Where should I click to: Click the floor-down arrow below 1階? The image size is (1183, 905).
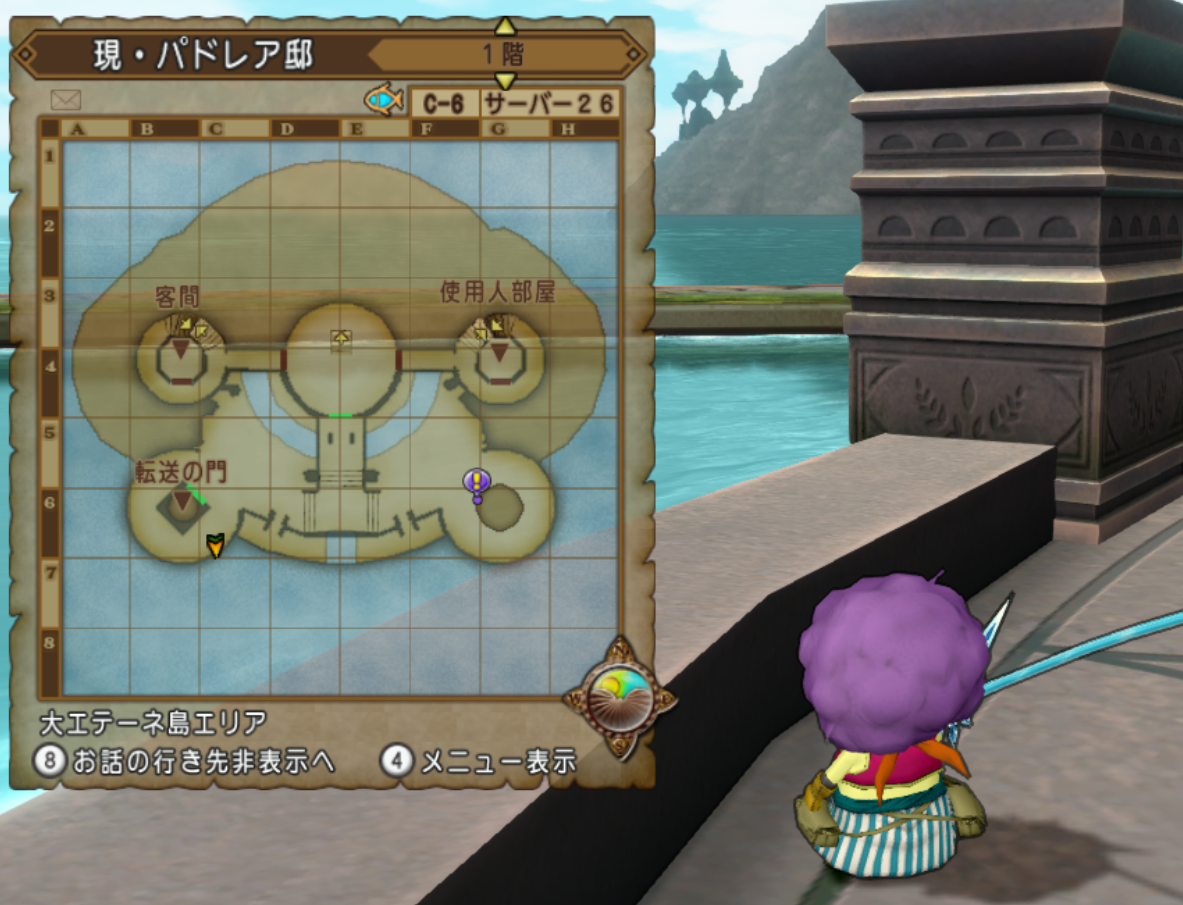[x=506, y=81]
